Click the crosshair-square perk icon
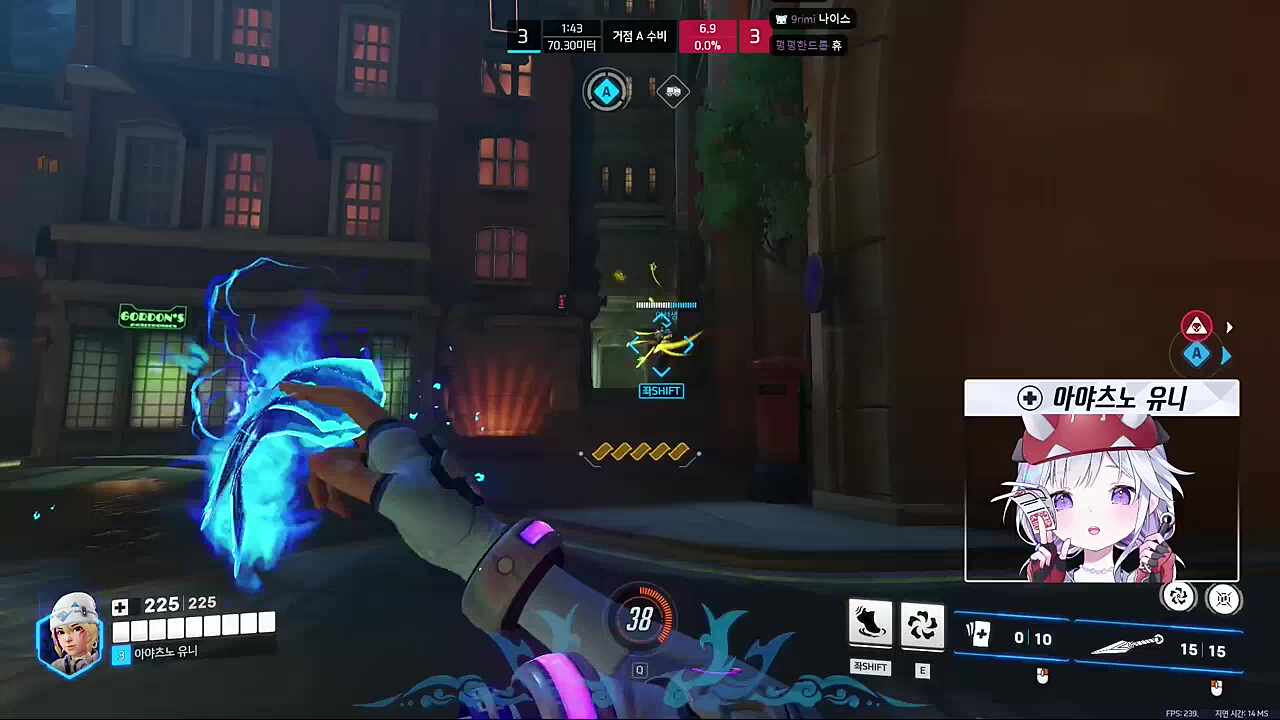 pos(1223,598)
